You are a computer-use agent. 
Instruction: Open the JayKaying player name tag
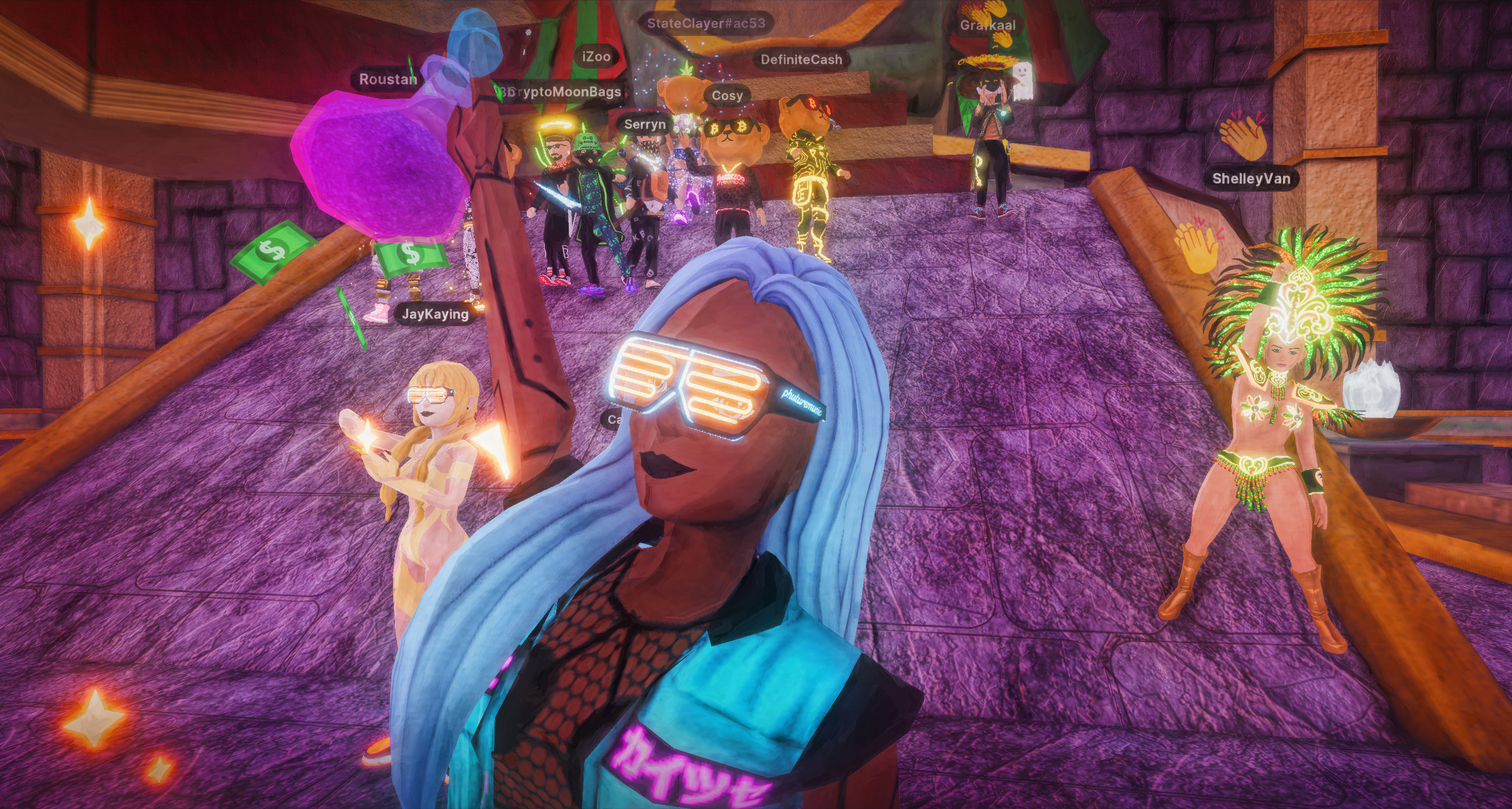point(435,314)
